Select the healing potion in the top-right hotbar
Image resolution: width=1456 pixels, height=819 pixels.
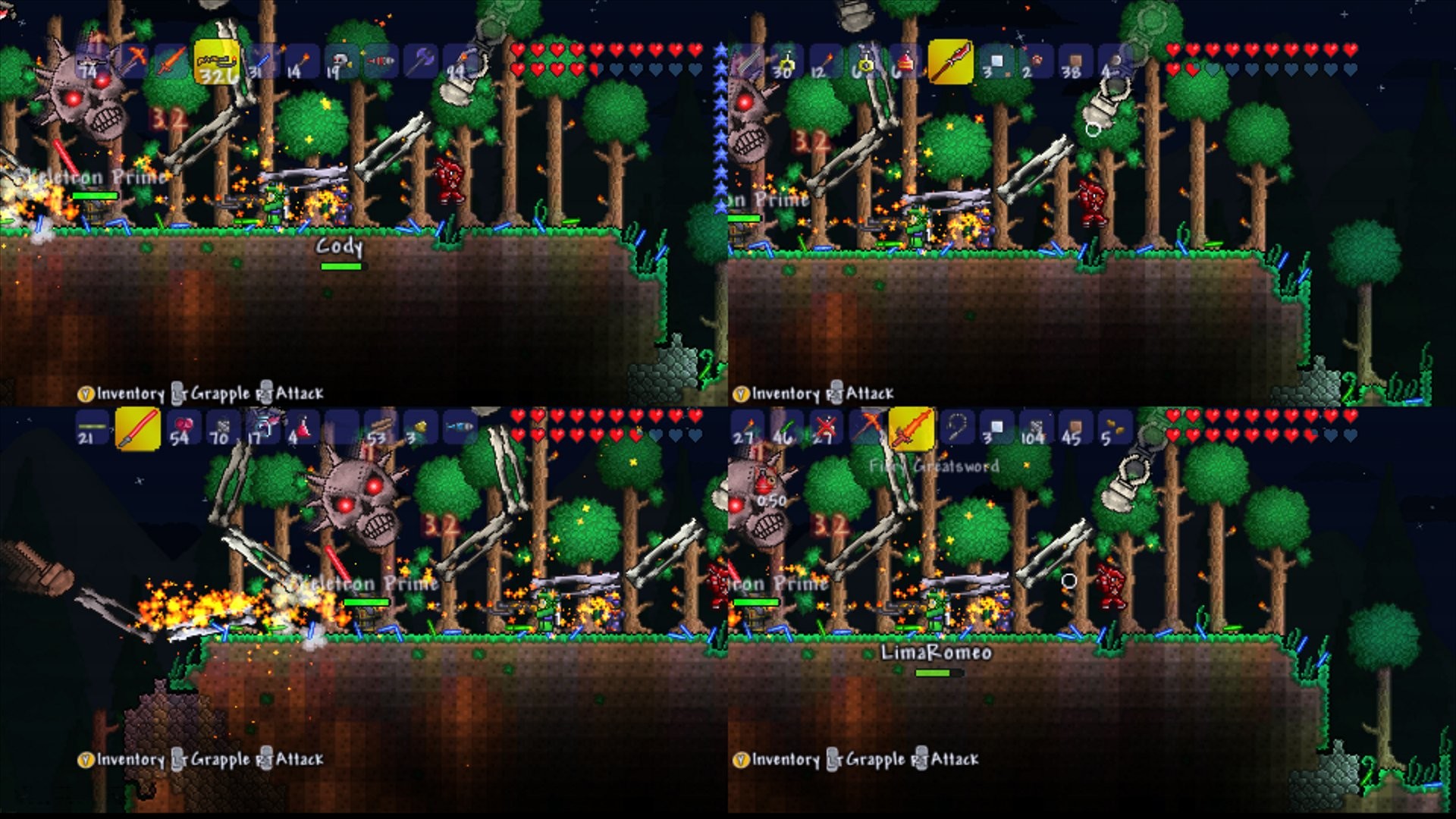click(902, 62)
